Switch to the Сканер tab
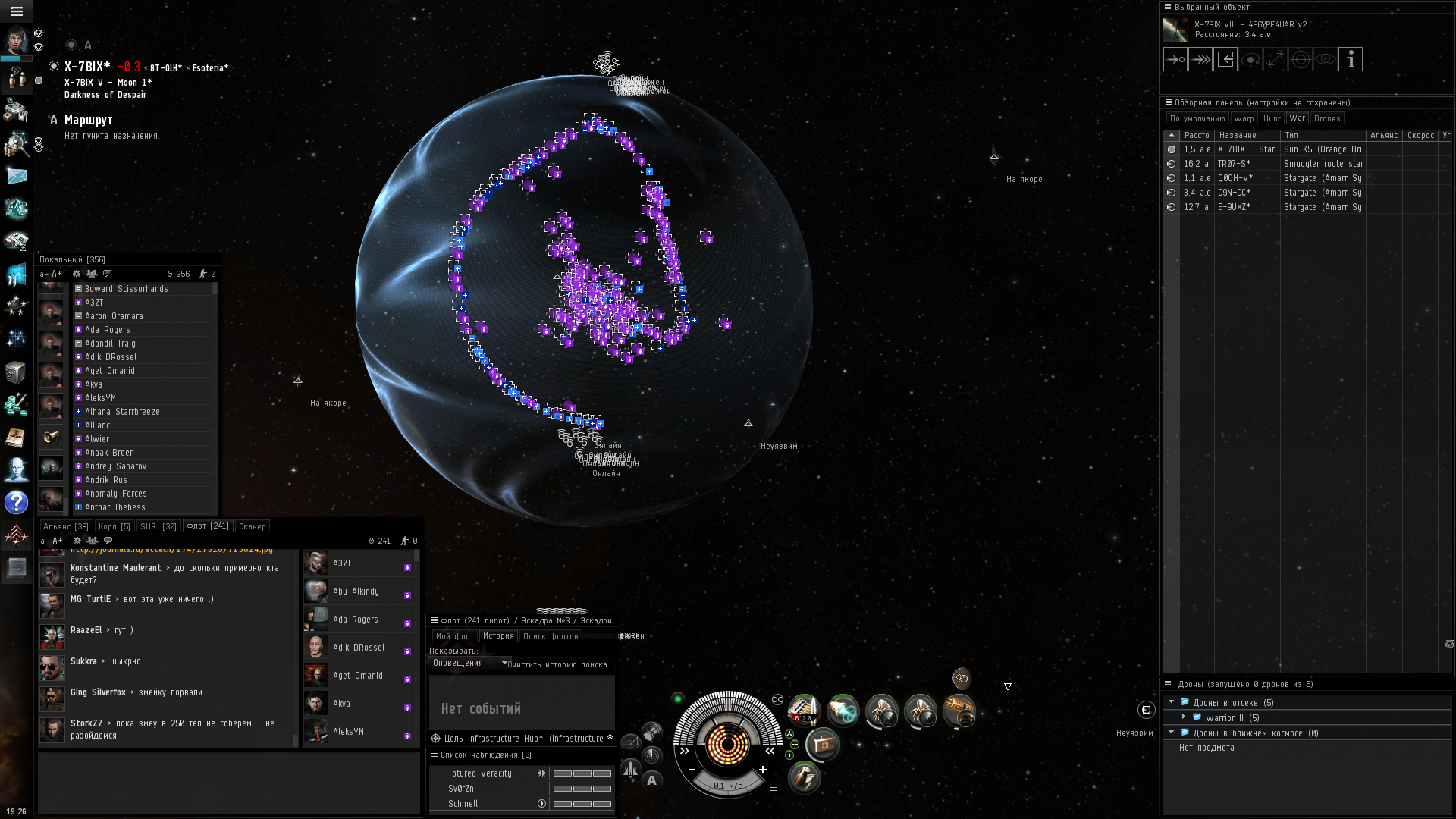This screenshot has height=819, width=1456. coord(252,526)
